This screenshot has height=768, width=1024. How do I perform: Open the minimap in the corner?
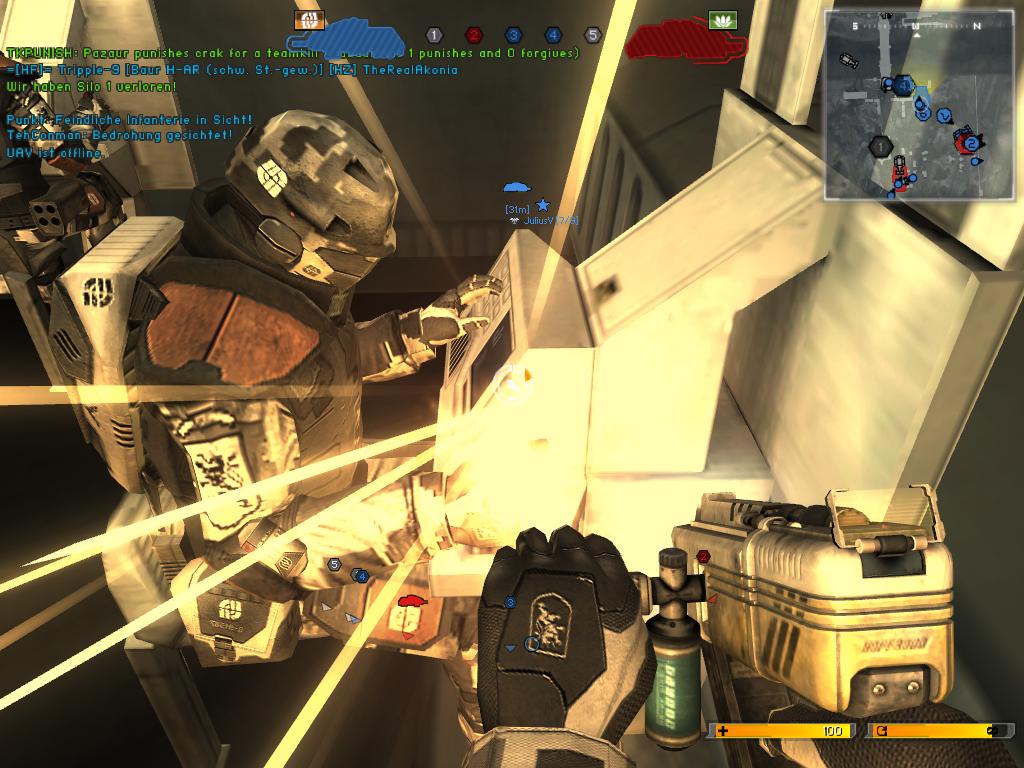[917, 104]
